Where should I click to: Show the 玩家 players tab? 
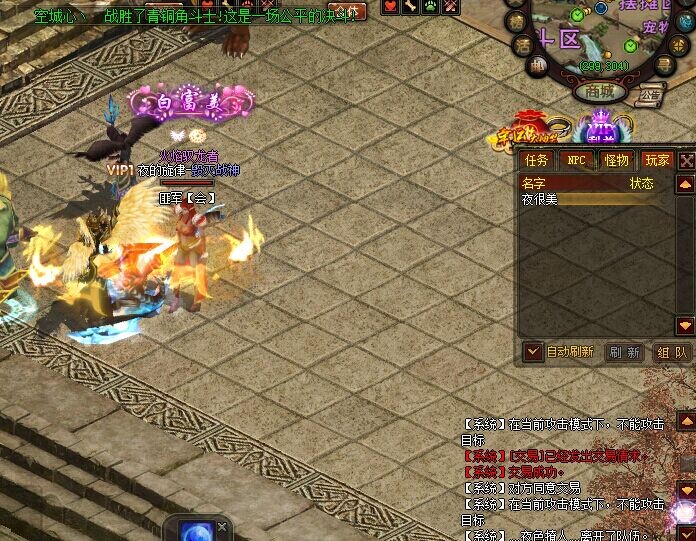[x=657, y=160]
